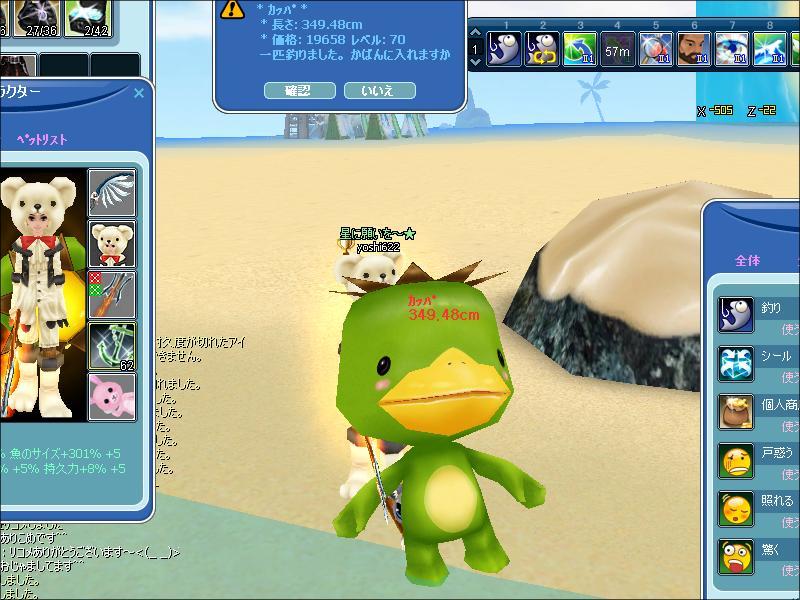
Task: Activate the fish-with-yellow-arrows hotbar skill
Action: tap(542, 47)
